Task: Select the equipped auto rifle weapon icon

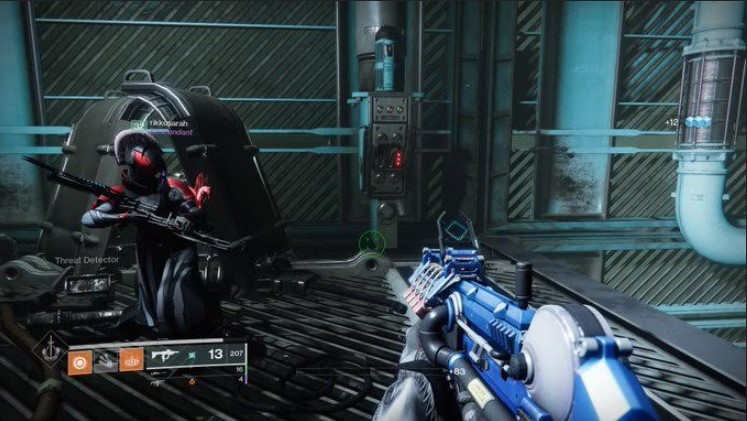Action: [x=163, y=355]
